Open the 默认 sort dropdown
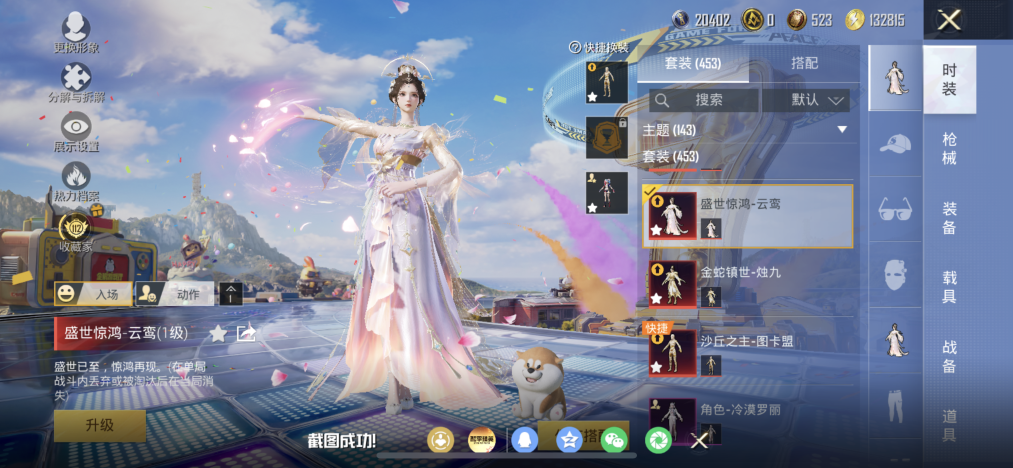This screenshot has height=468, width=1013. [x=806, y=100]
